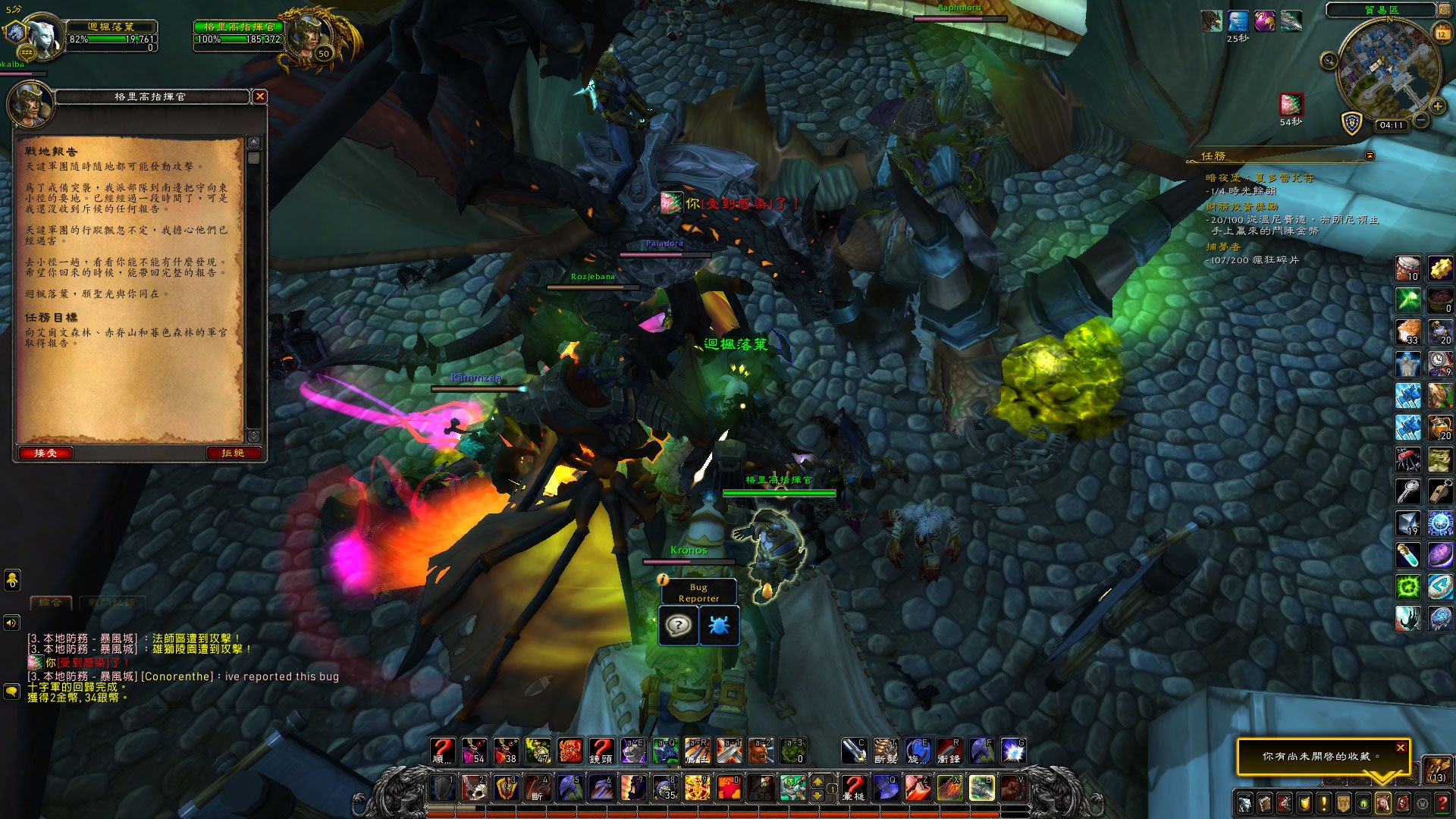Open the calendar showing day 12
The height and width of the screenshot is (819, 1456).
click(1442, 33)
